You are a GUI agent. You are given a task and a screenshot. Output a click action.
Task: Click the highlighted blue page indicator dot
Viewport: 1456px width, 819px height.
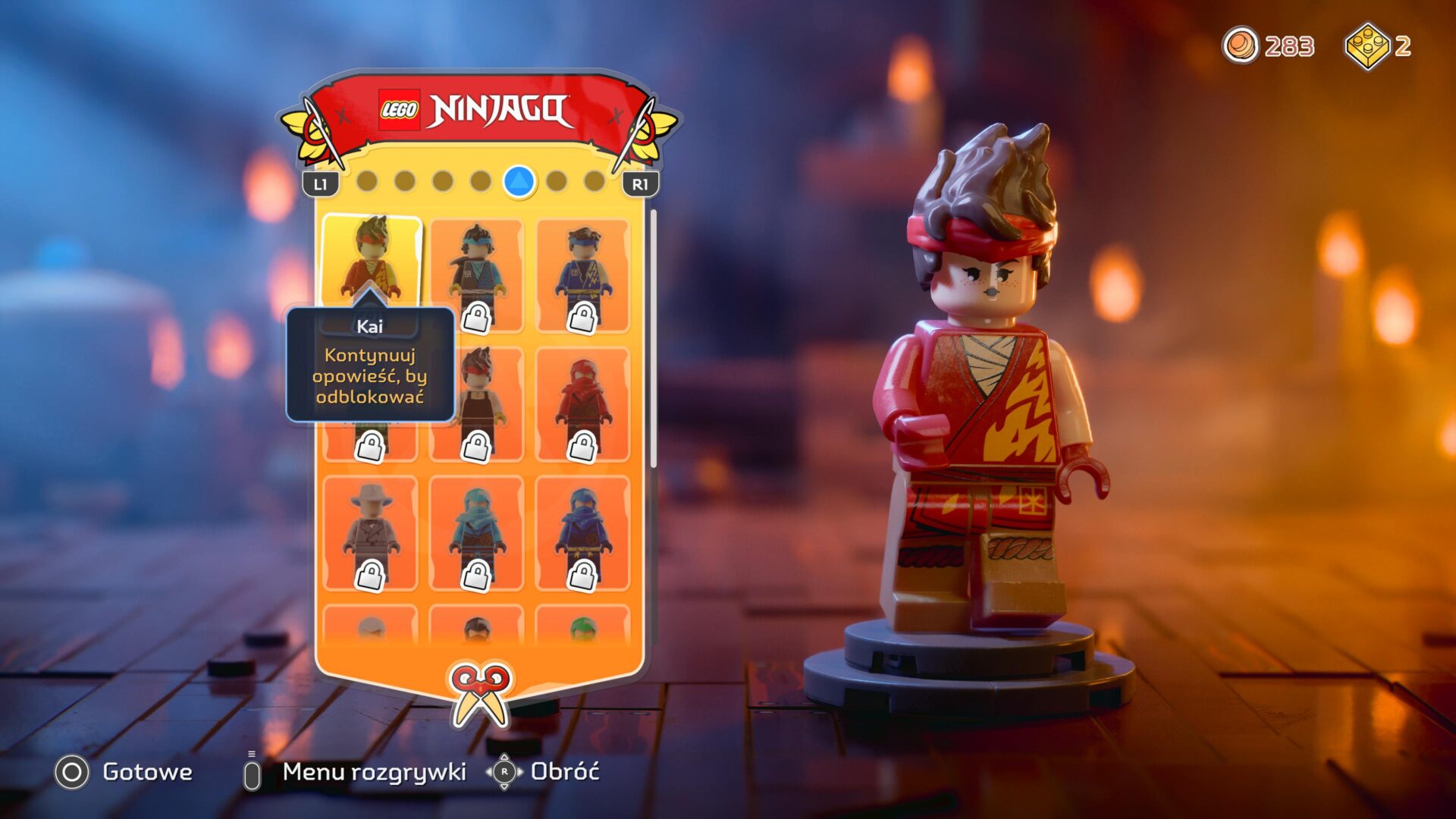coord(520,182)
